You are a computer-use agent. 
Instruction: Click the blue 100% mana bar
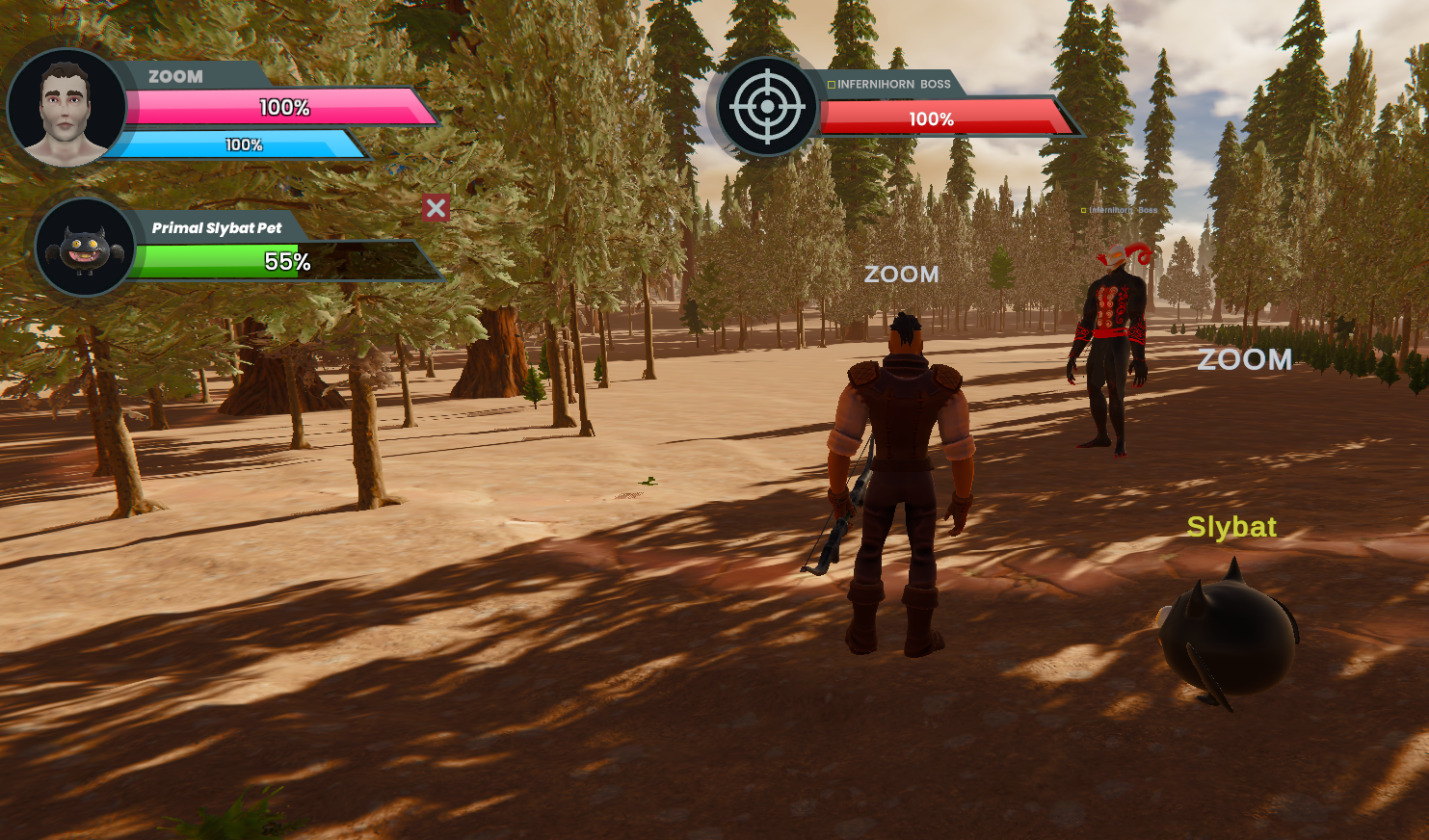241,146
